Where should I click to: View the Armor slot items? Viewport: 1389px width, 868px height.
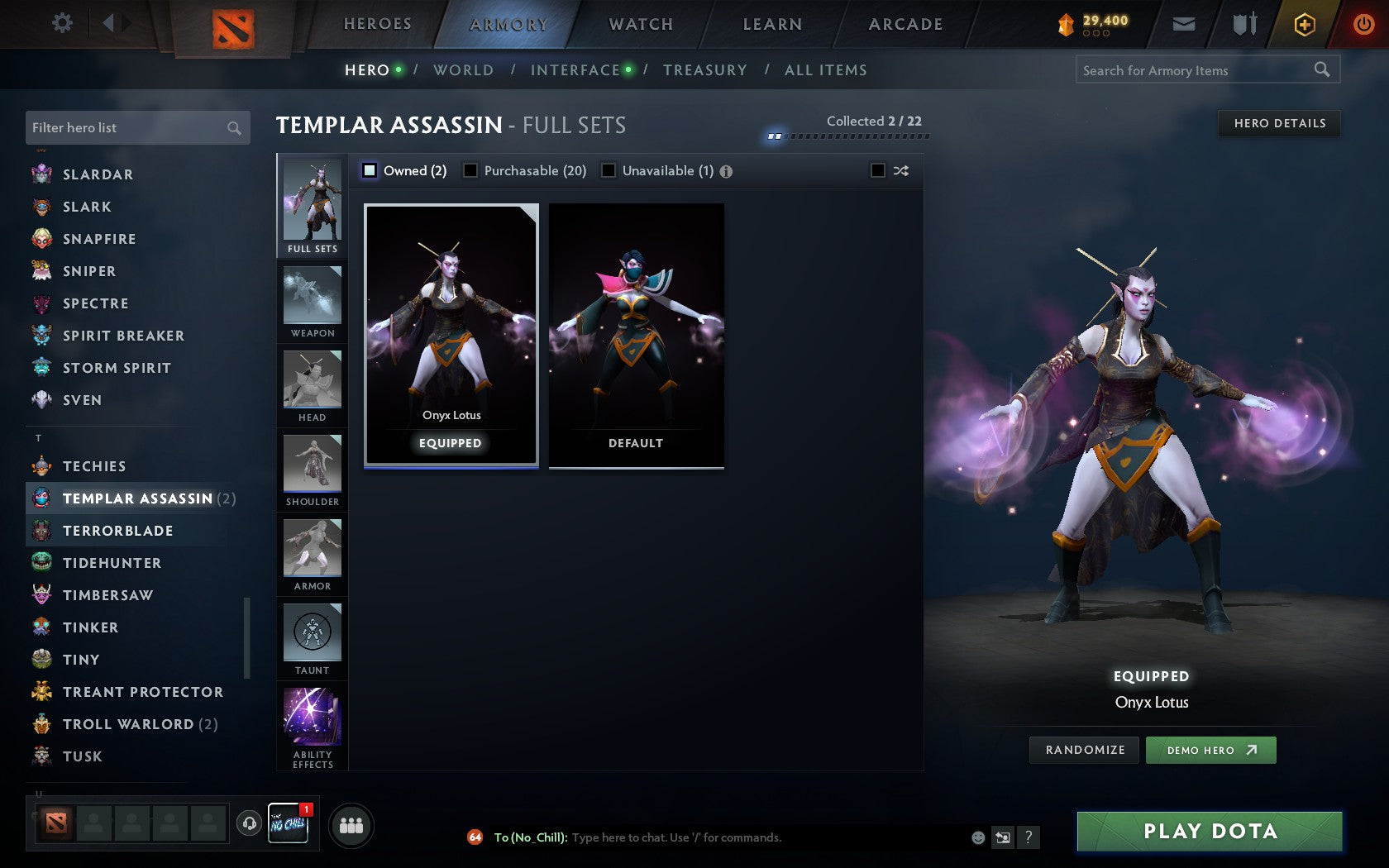[312, 556]
